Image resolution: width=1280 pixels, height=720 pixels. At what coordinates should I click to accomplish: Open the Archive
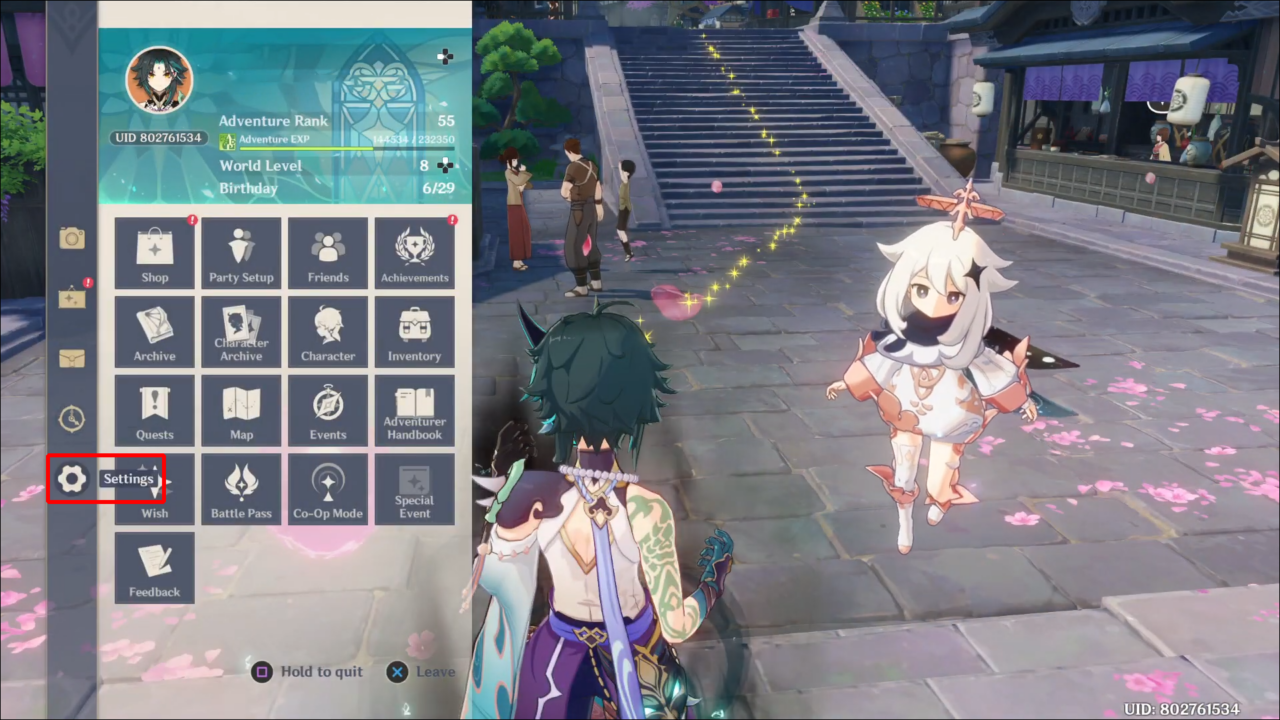click(x=154, y=331)
